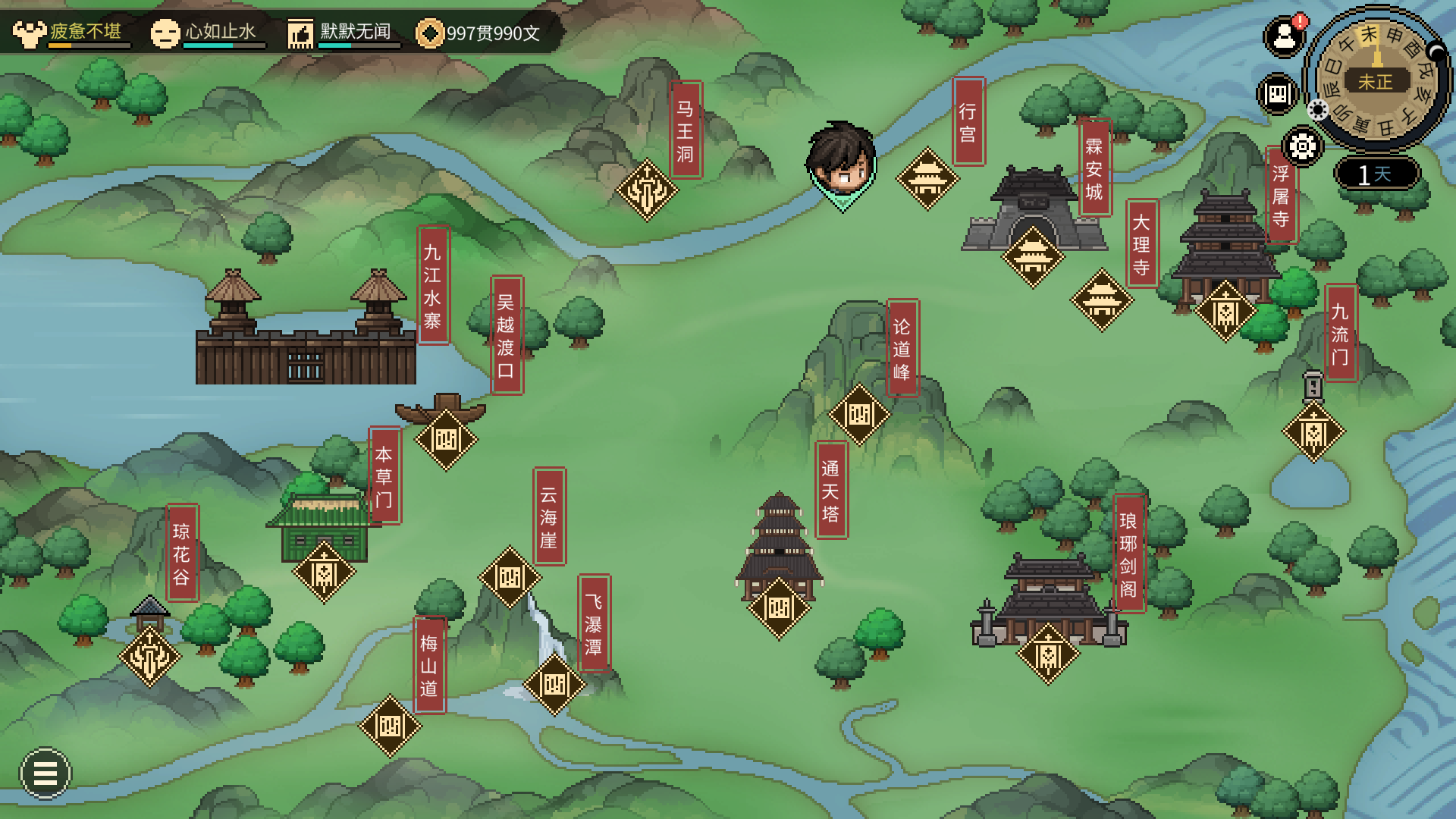Screen dimensions: 1456x819
Task: Go to the 浮屠寺 temple marker
Action: 1225,311
